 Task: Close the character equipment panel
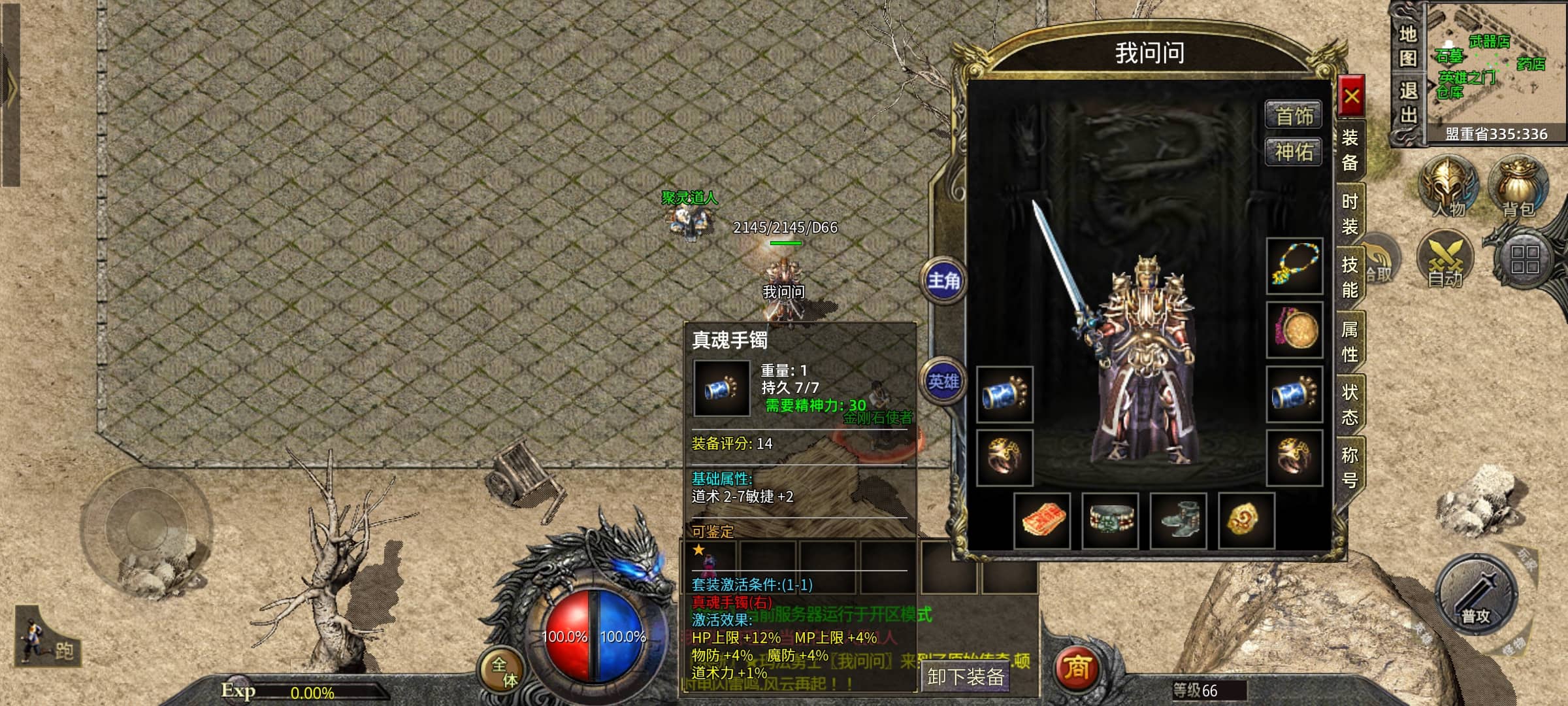pos(1351,97)
